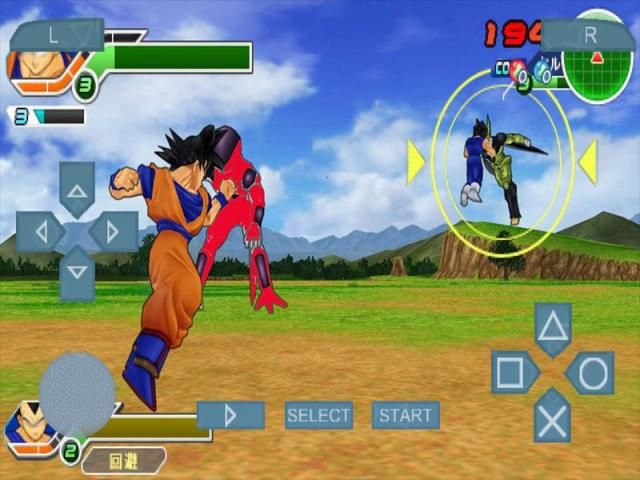Touch the analog stick pad
Screen dimensions: 640x480
click(77, 393)
